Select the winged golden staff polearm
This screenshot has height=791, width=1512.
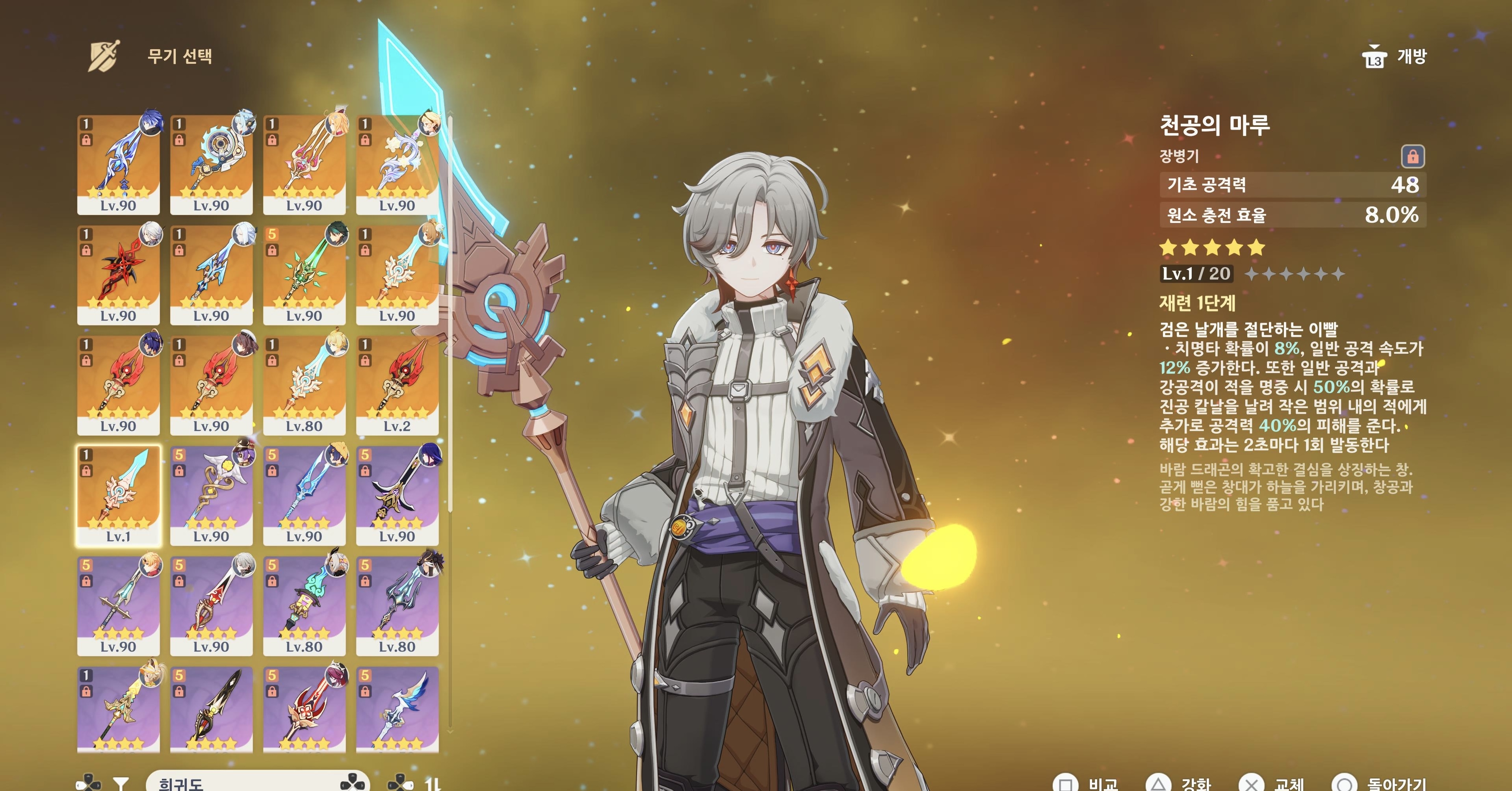[211, 494]
